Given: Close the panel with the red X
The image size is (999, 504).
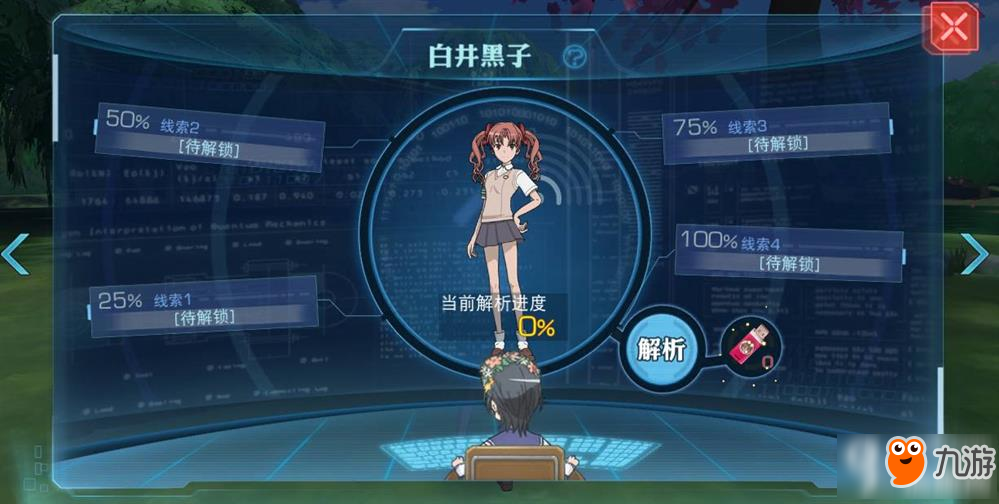Looking at the screenshot, I should coord(954,29).
